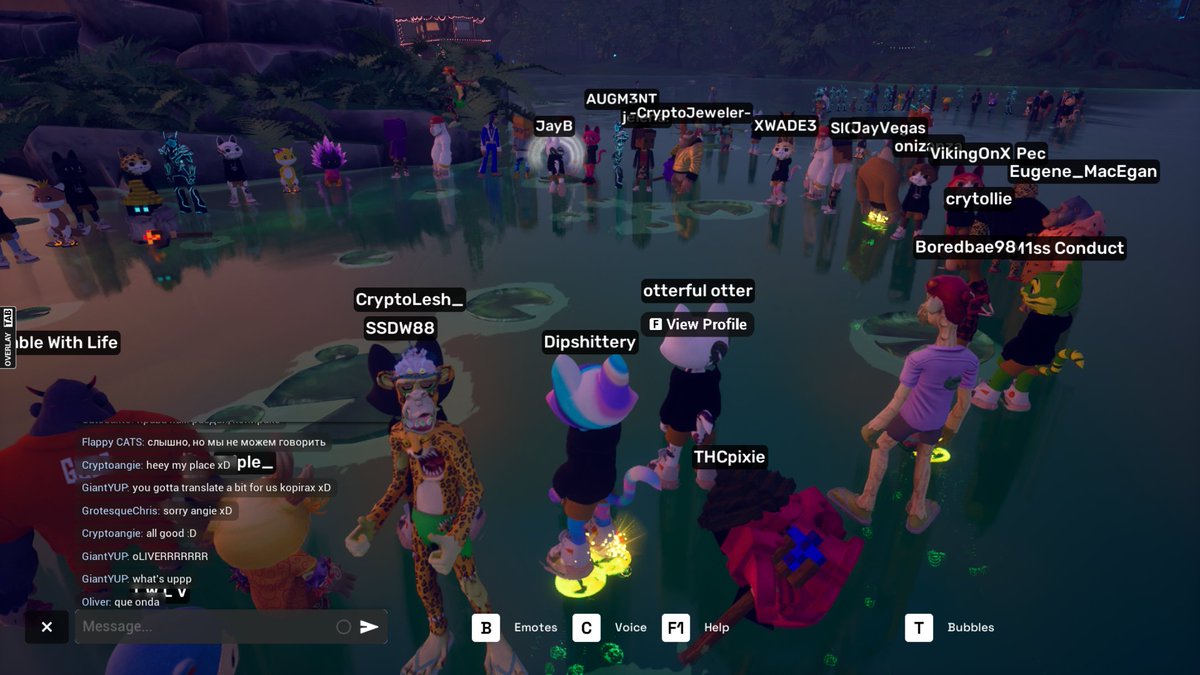The image size is (1200, 675).
Task: Toggle the Bubbles option
Action: pyautogui.click(x=919, y=627)
